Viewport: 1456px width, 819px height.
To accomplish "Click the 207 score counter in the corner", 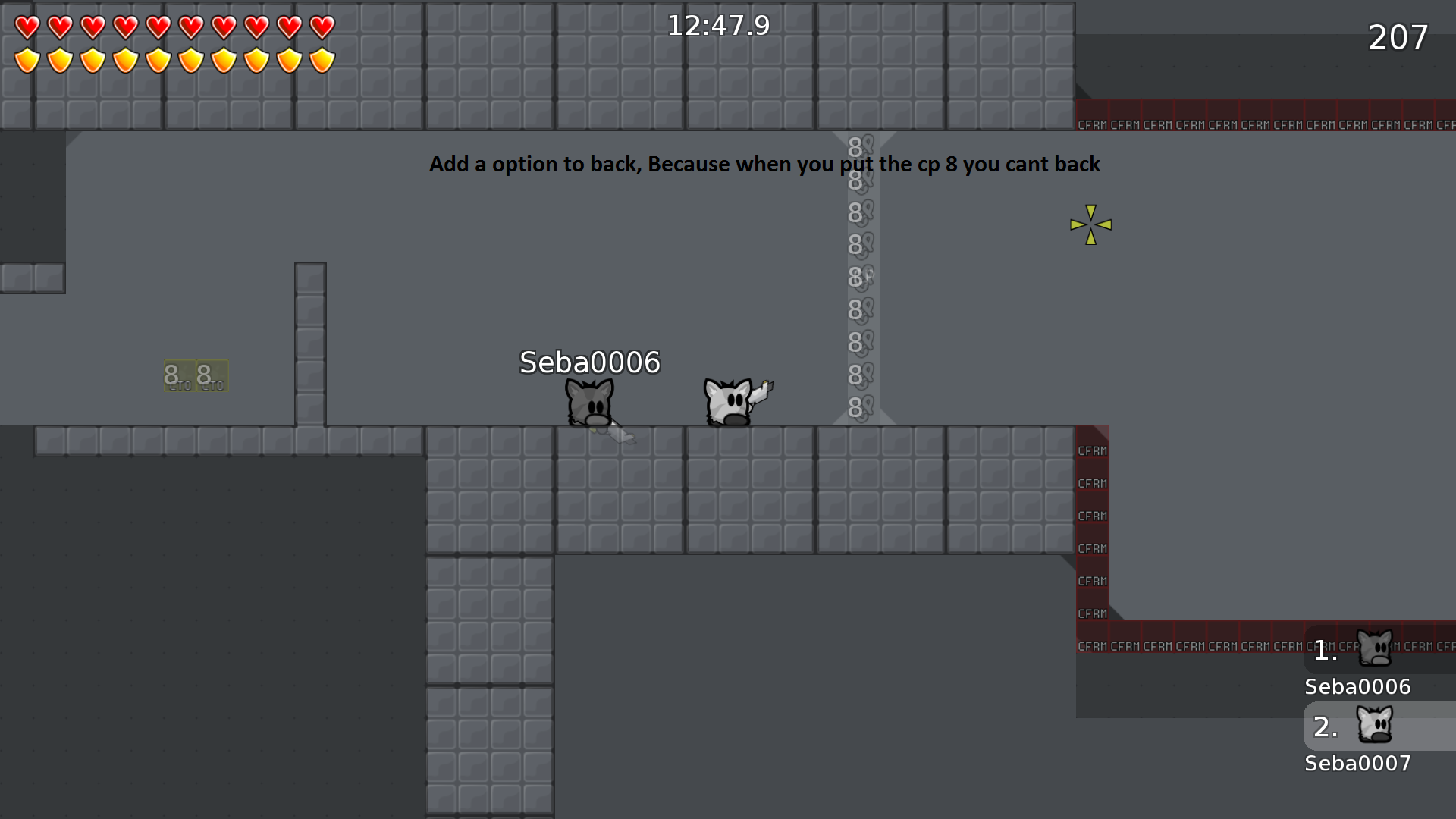I will [1398, 38].
